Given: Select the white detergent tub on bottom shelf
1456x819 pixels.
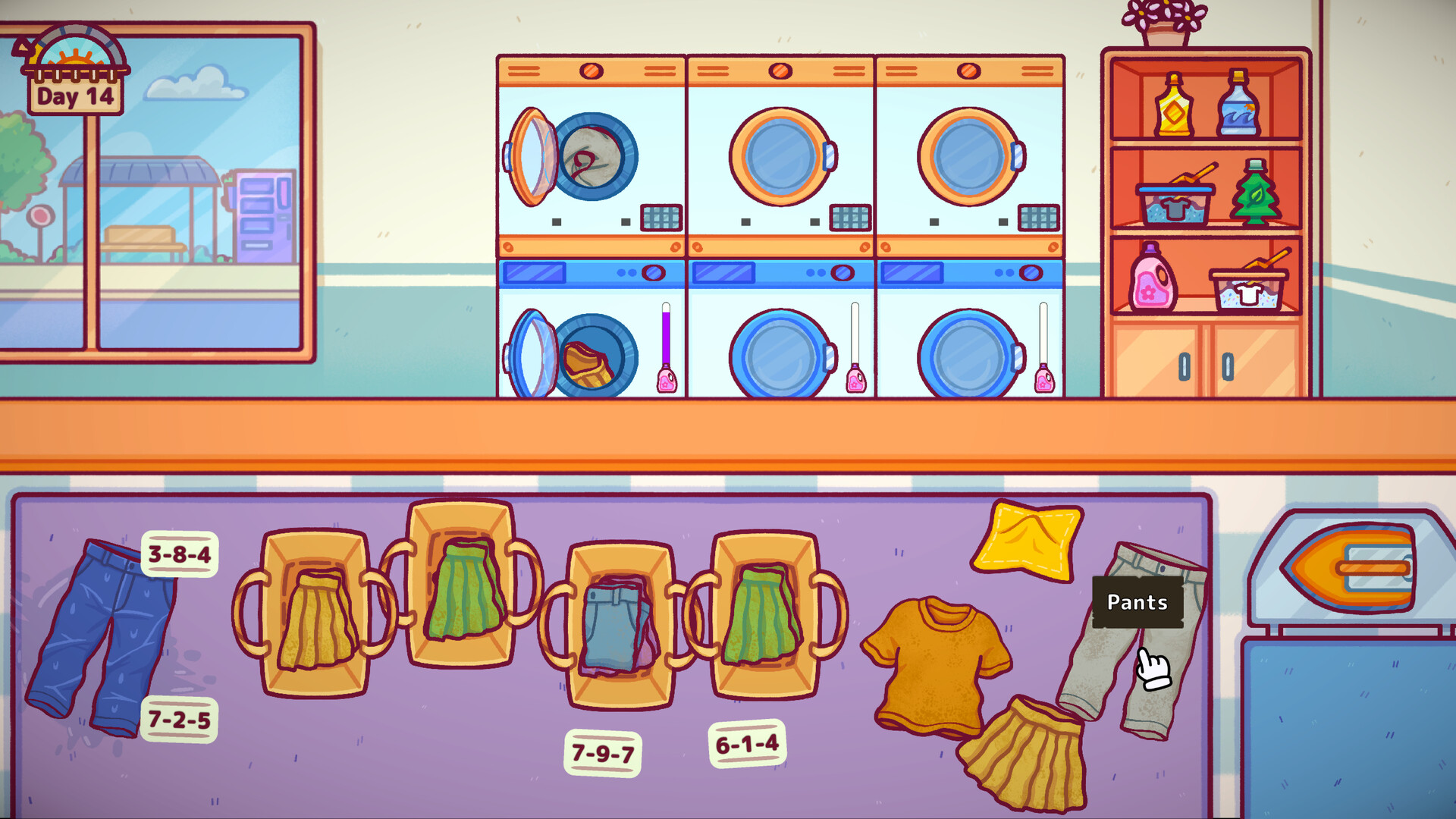Looking at the screenshot, I should click(x=1251, y=290).
